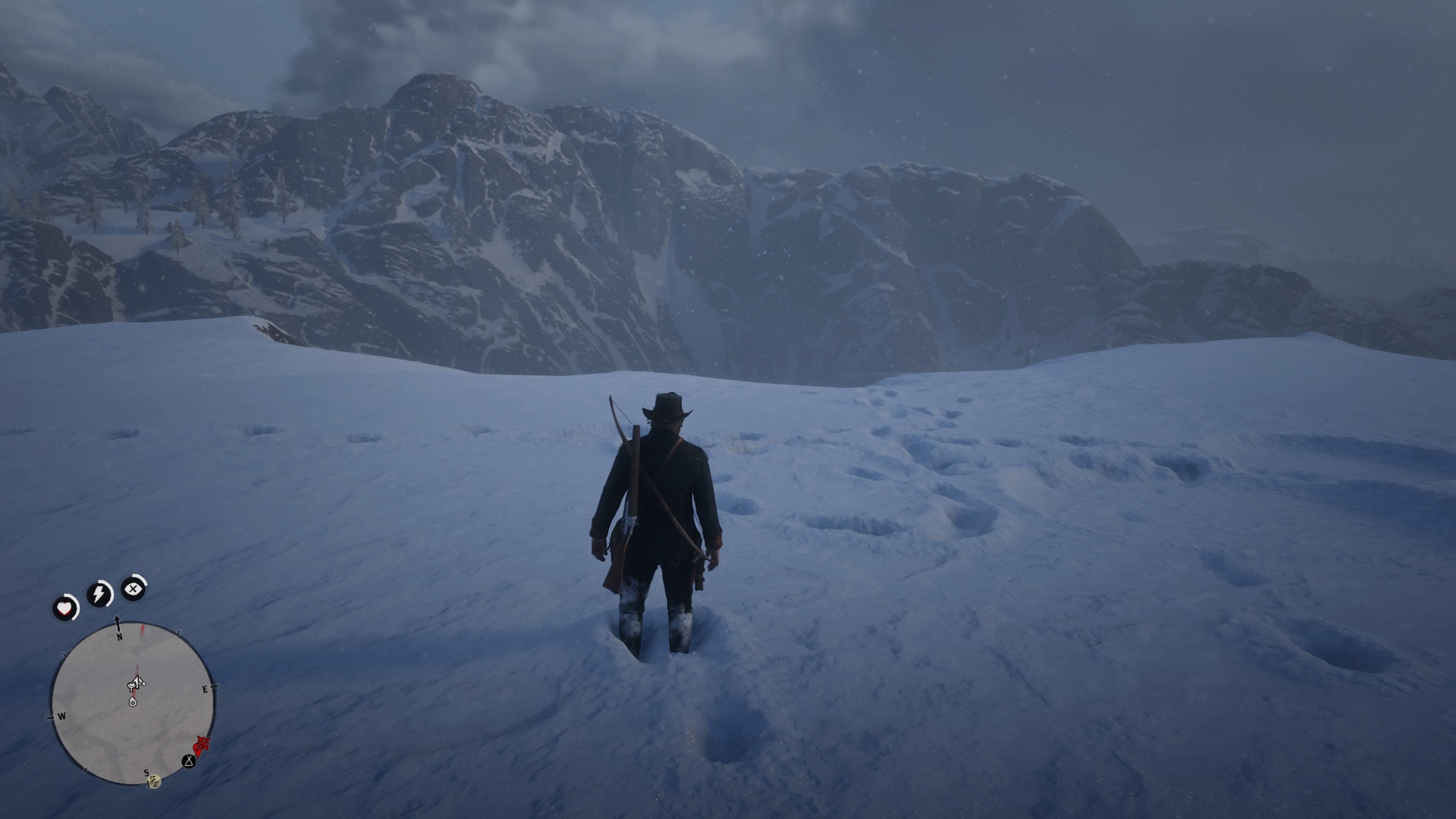1456x819 pixels.
Task: Click the white horse marker on the minimap
Action: point(136,684)
